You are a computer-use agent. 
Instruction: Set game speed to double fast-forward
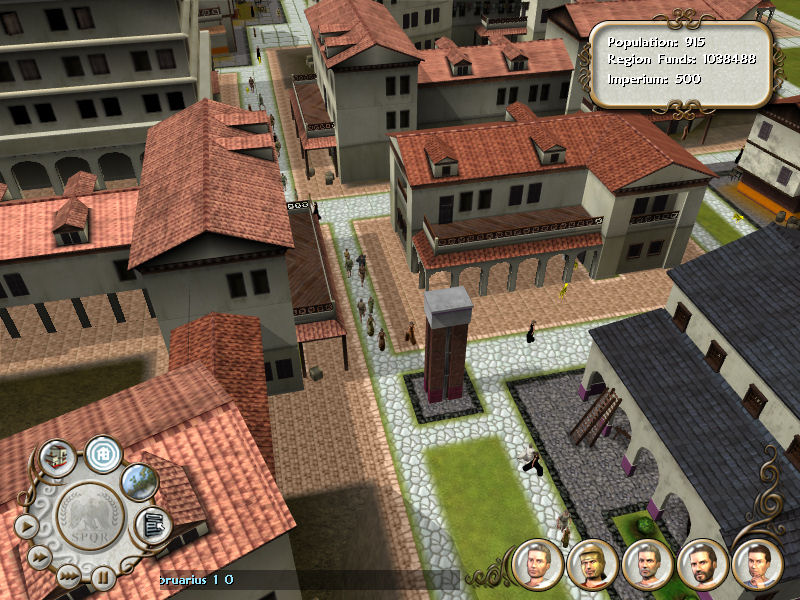39,557
